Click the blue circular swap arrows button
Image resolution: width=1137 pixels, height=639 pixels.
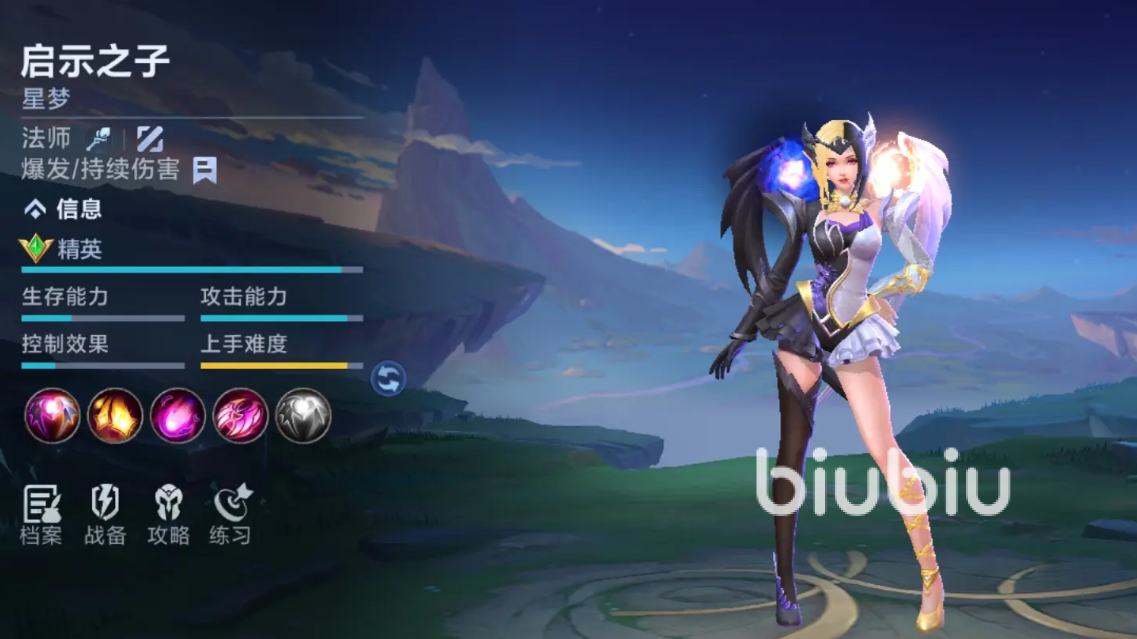[389, 378]
